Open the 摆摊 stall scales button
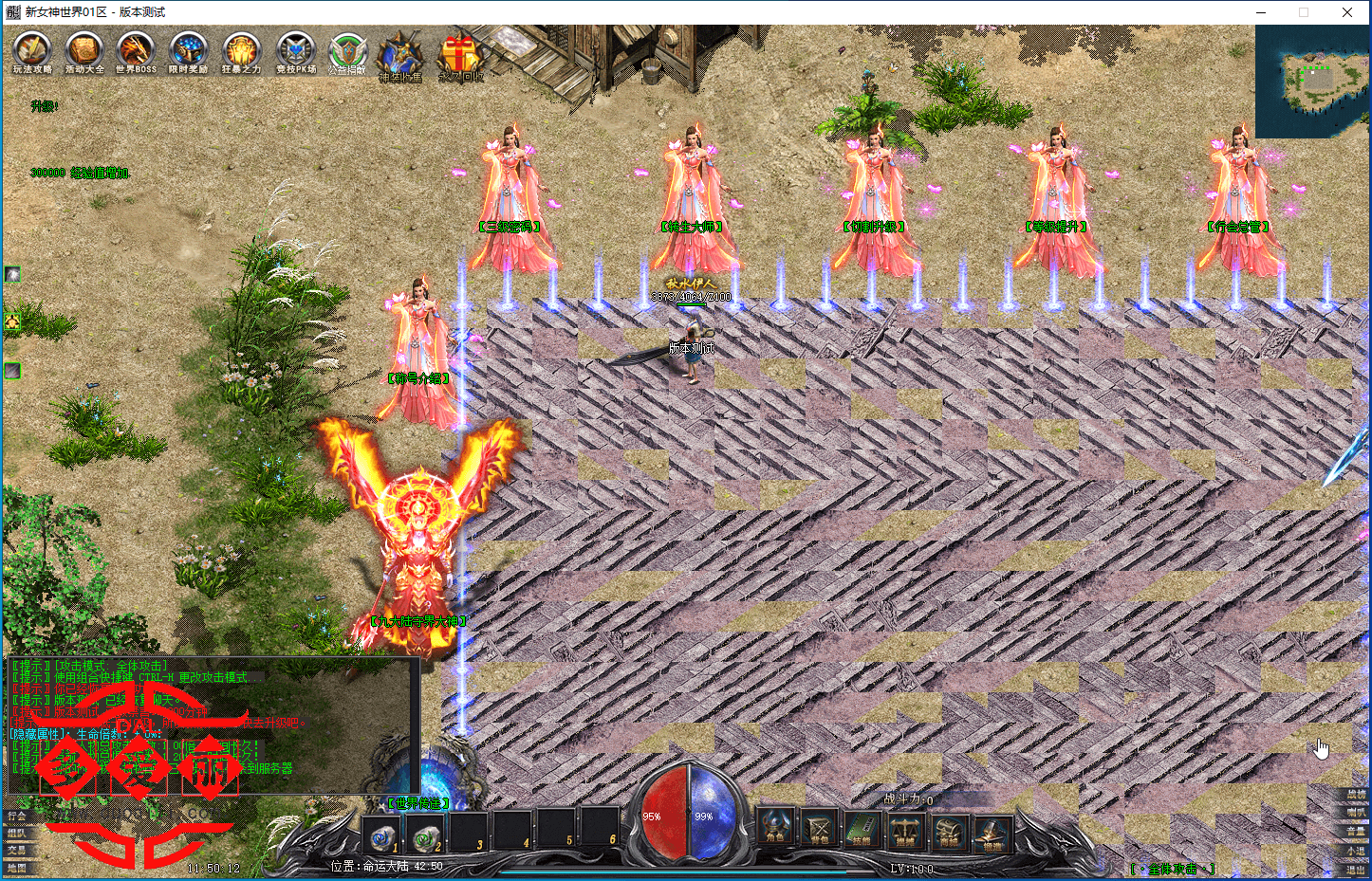Image resolution: width=1372 pixels, height=881 pixels. [x=905, y=831]
